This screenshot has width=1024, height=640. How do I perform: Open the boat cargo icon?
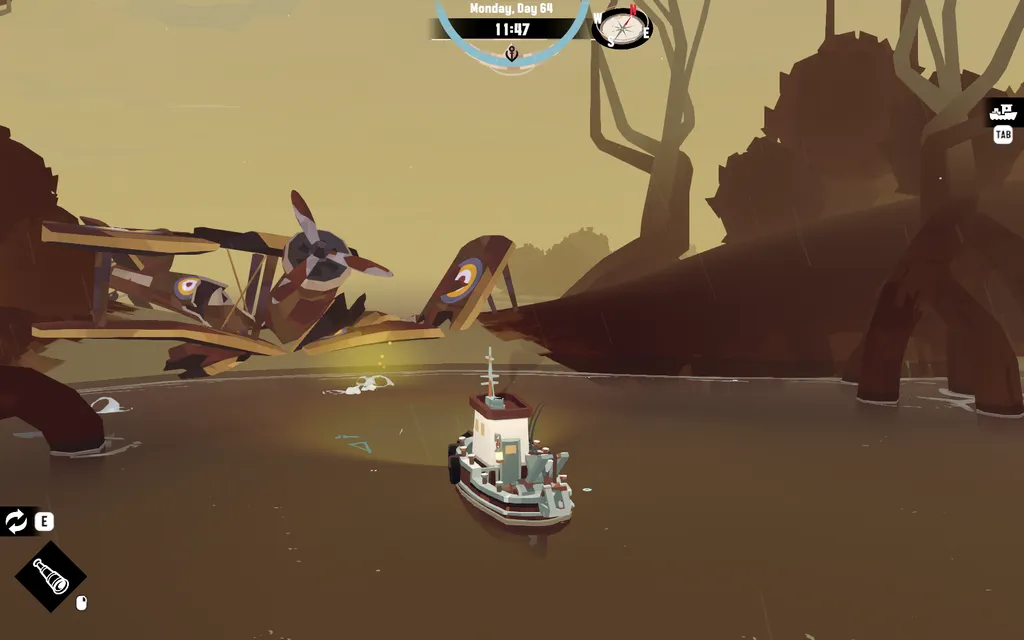1002,112
